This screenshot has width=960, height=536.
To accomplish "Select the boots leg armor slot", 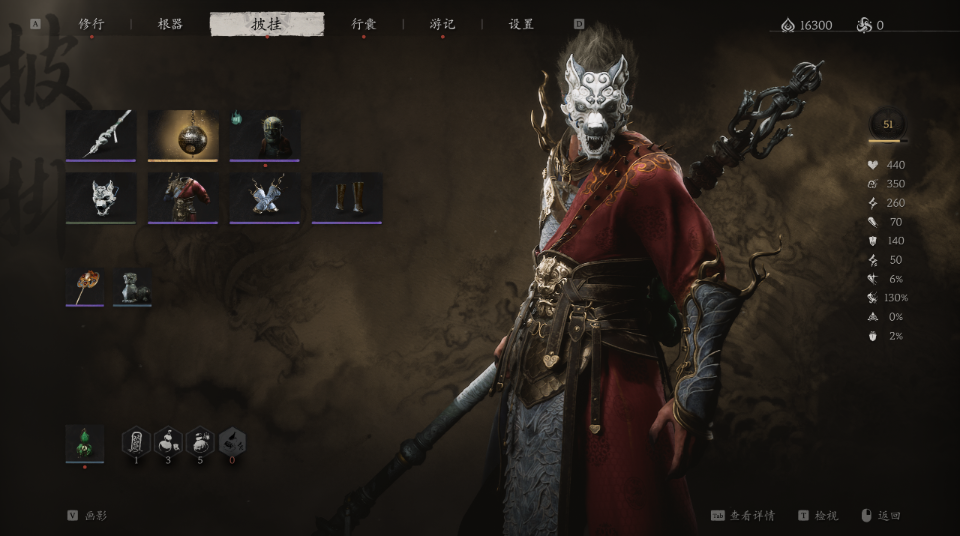I will click(x=347, y=197).
